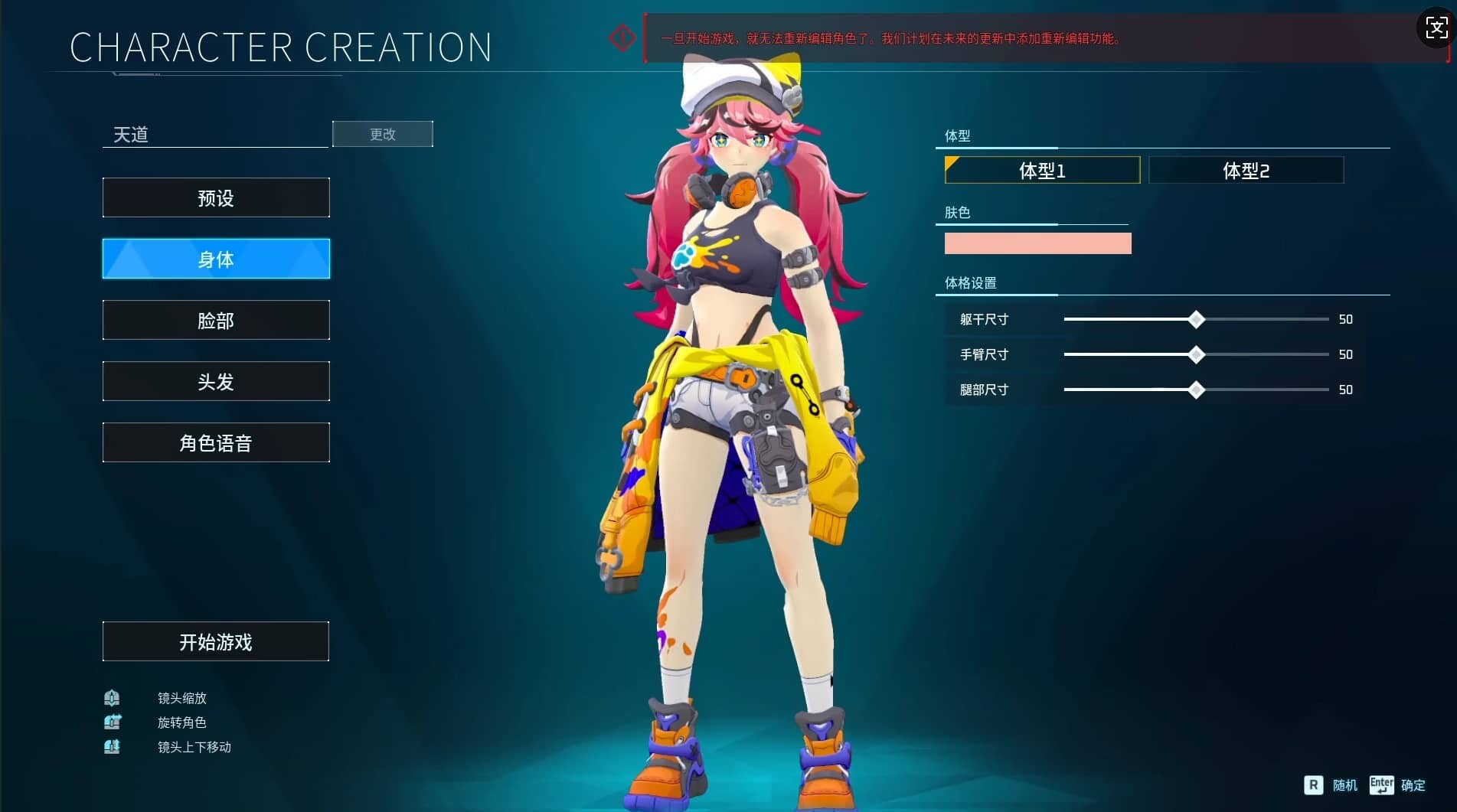The image size is (1457, 812).
Task: Switch to the 脸部 face category
Action: click(216, 321)
